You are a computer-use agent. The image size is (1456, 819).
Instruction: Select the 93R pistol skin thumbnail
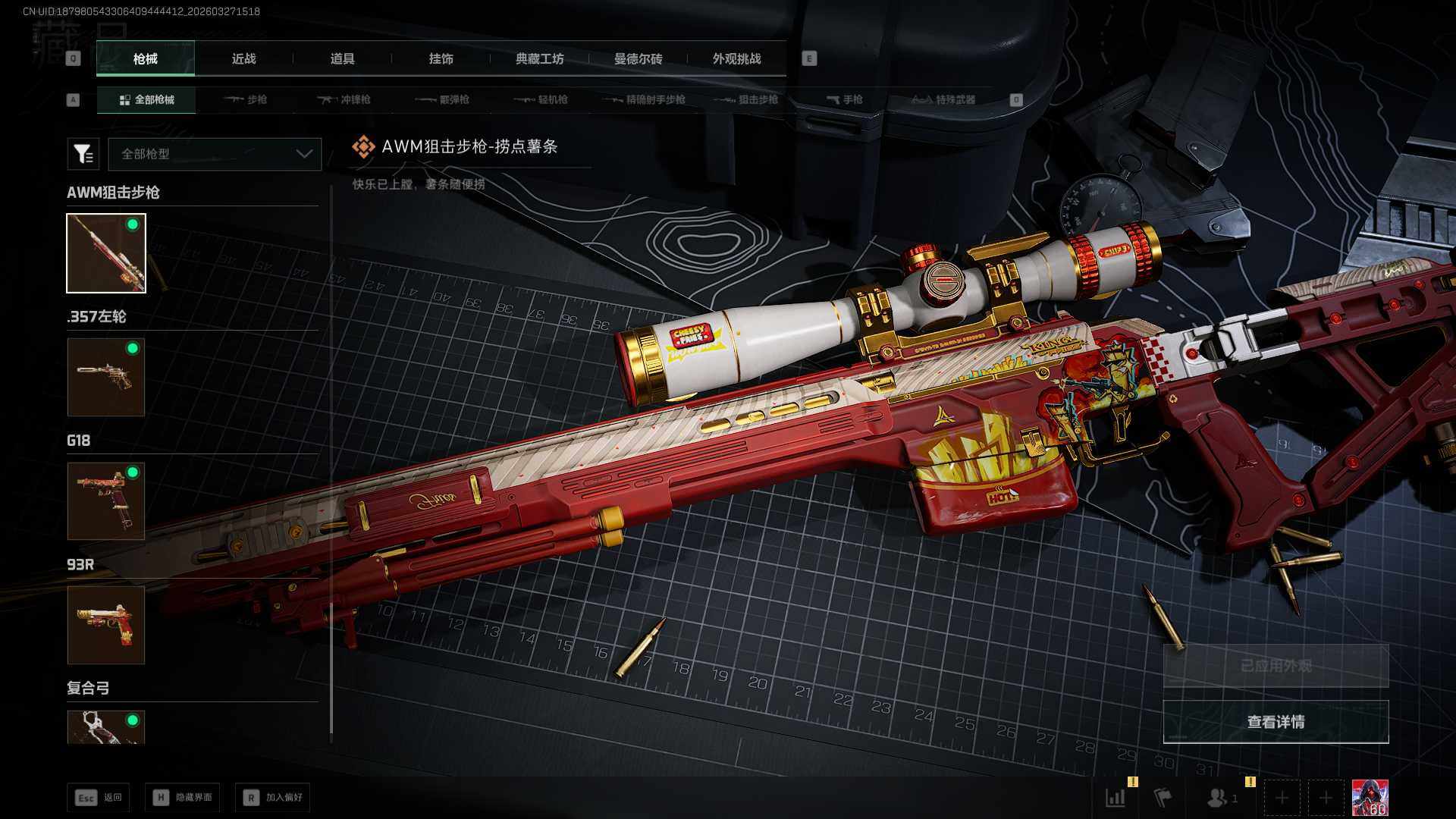coord(106,625)
